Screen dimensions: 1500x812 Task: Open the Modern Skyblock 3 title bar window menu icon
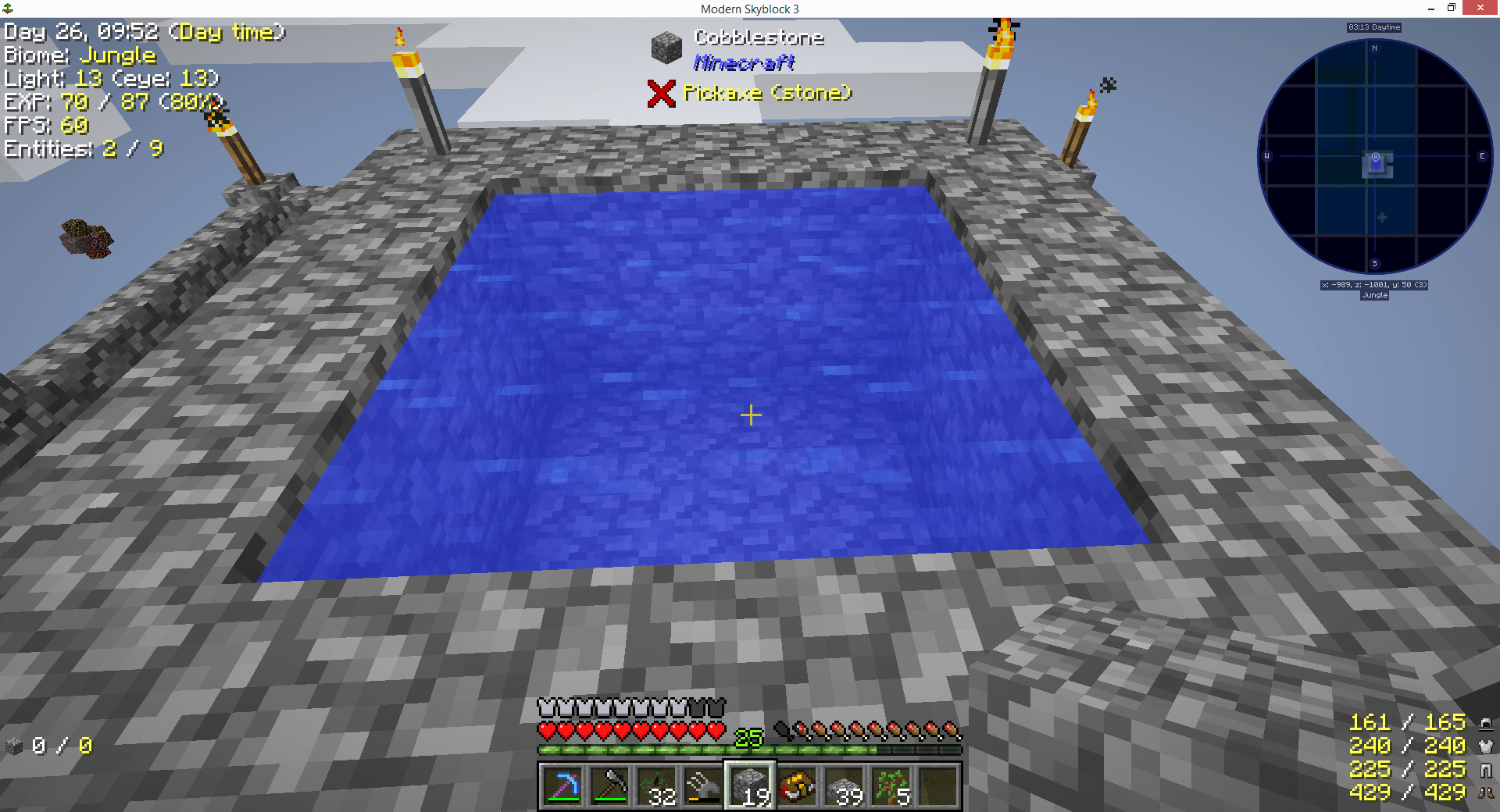[x=9, y=9]
